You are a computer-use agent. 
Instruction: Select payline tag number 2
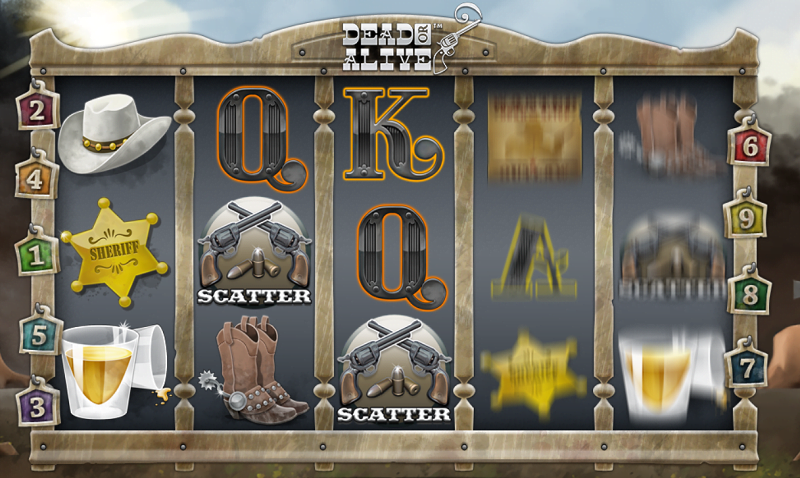(37, 110)
